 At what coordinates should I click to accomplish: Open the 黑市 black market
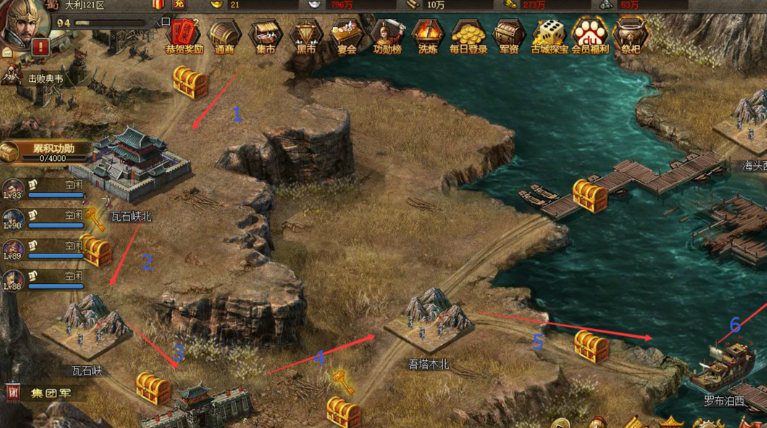click(x=305, y=34)
